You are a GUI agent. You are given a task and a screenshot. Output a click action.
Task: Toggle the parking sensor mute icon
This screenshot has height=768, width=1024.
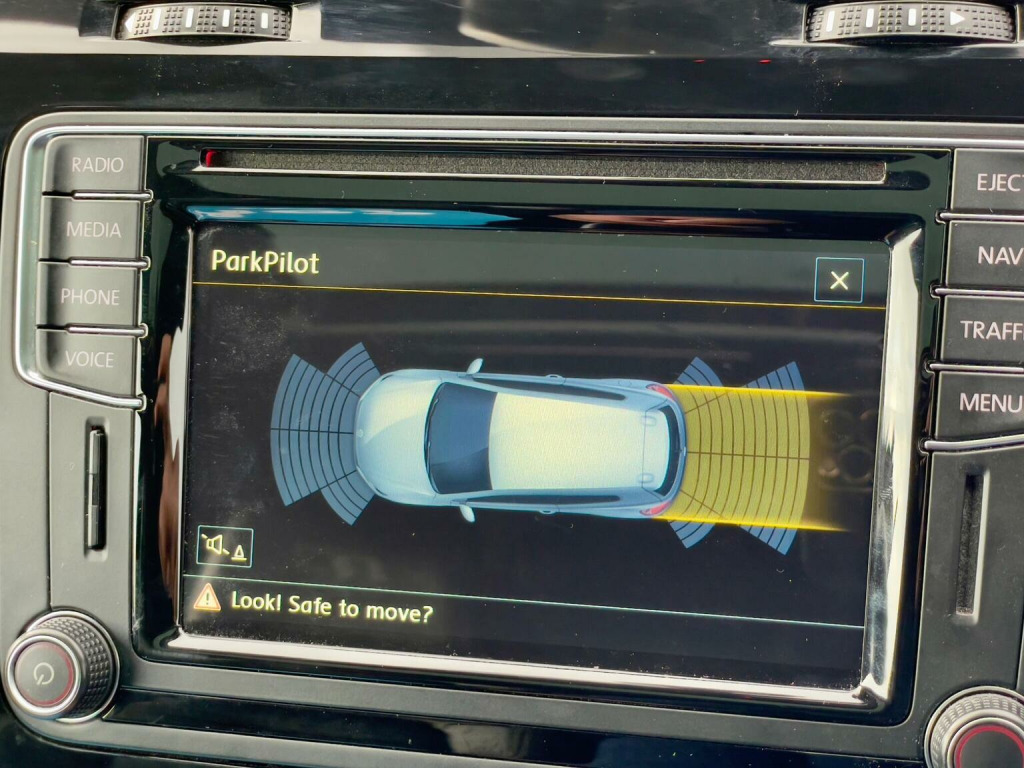pyautogui.click(x=225, y=546)
